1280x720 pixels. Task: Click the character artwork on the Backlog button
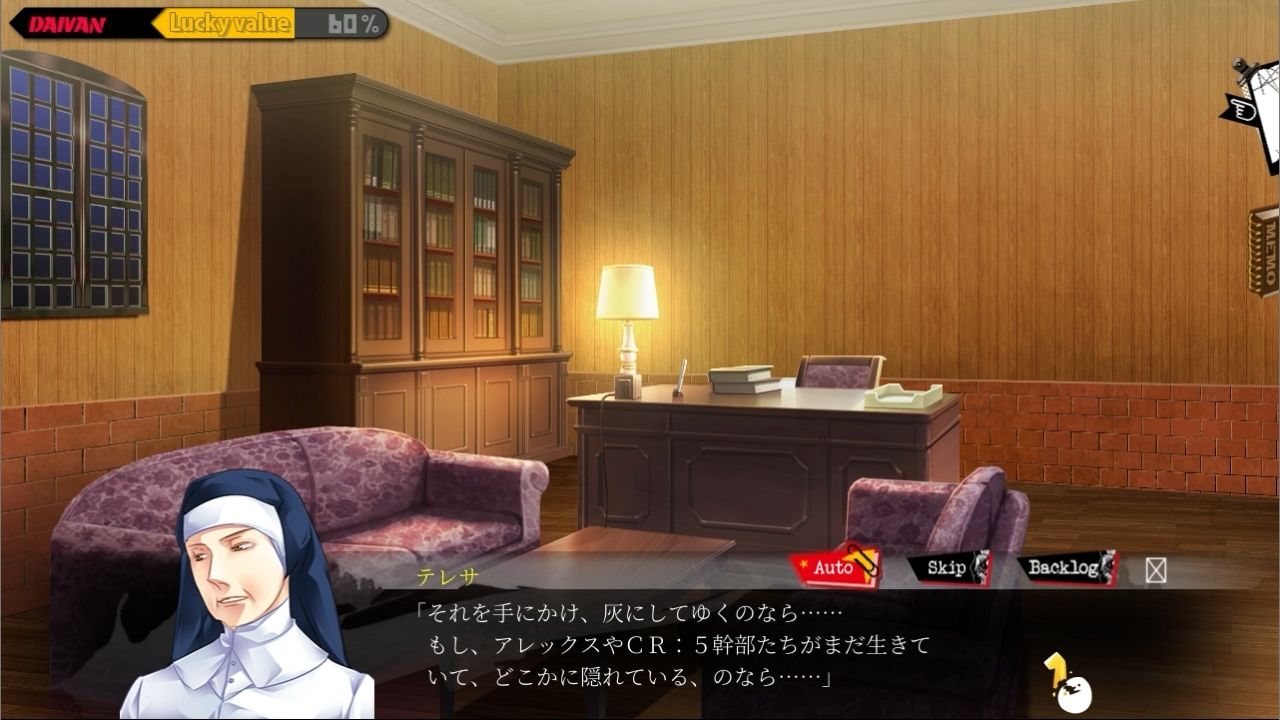[1108, 567]
